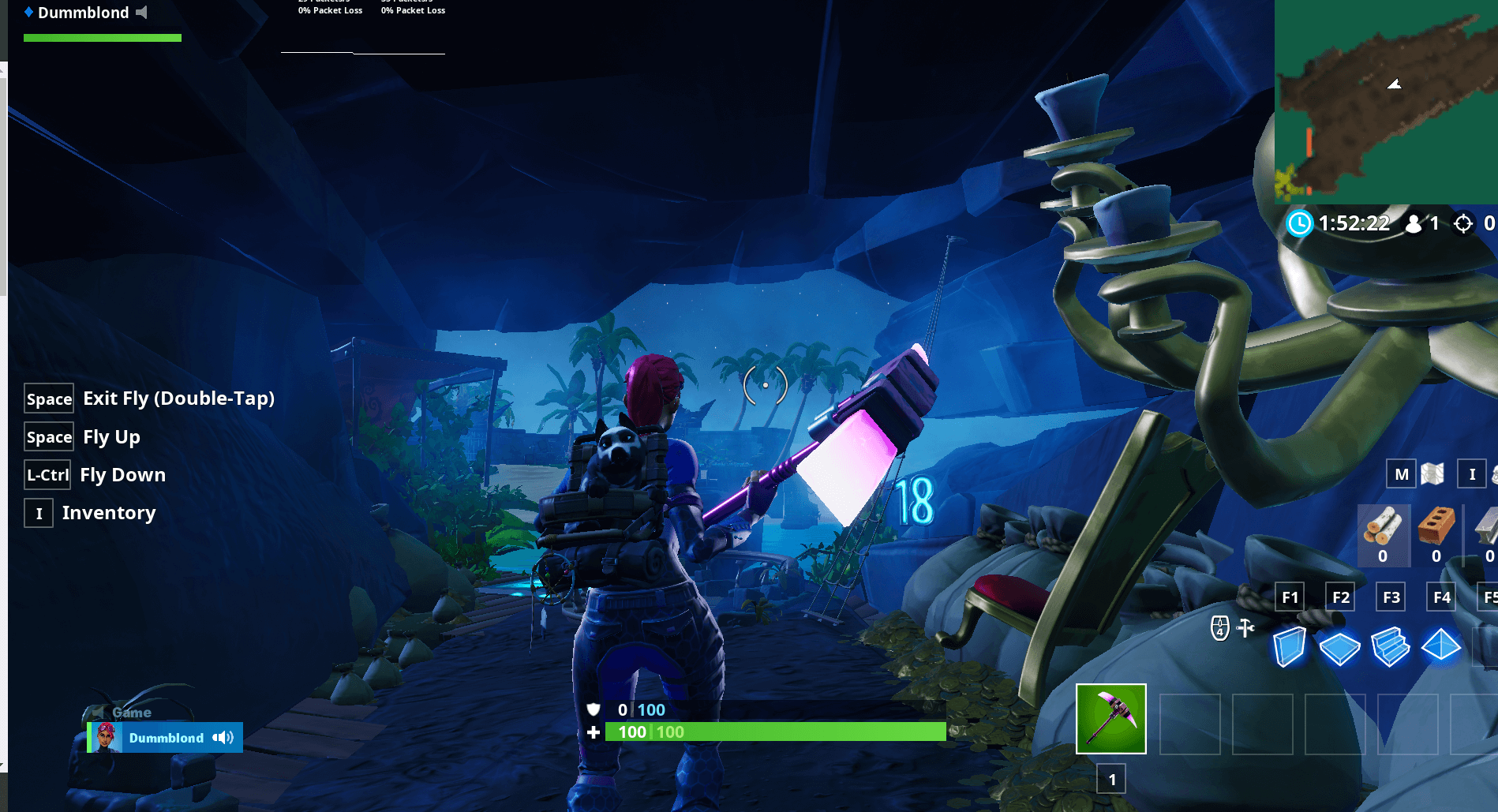The height and width of the screenshot is (812, 1498).
Task: Select the floor building piece icon
Action: pyautogui.click(x=1340, y=646)
